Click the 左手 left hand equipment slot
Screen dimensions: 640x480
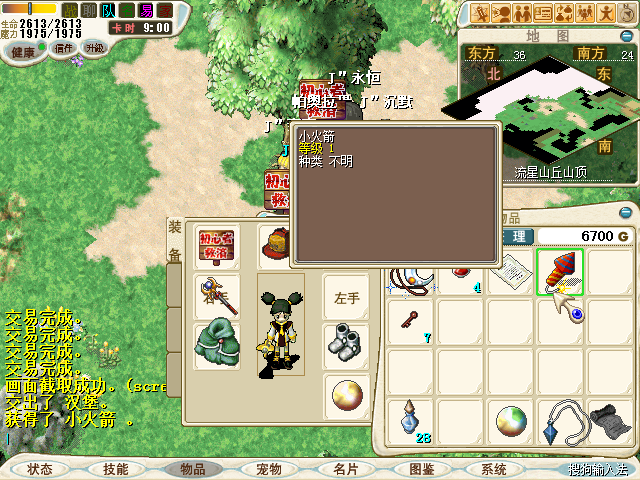346,297
